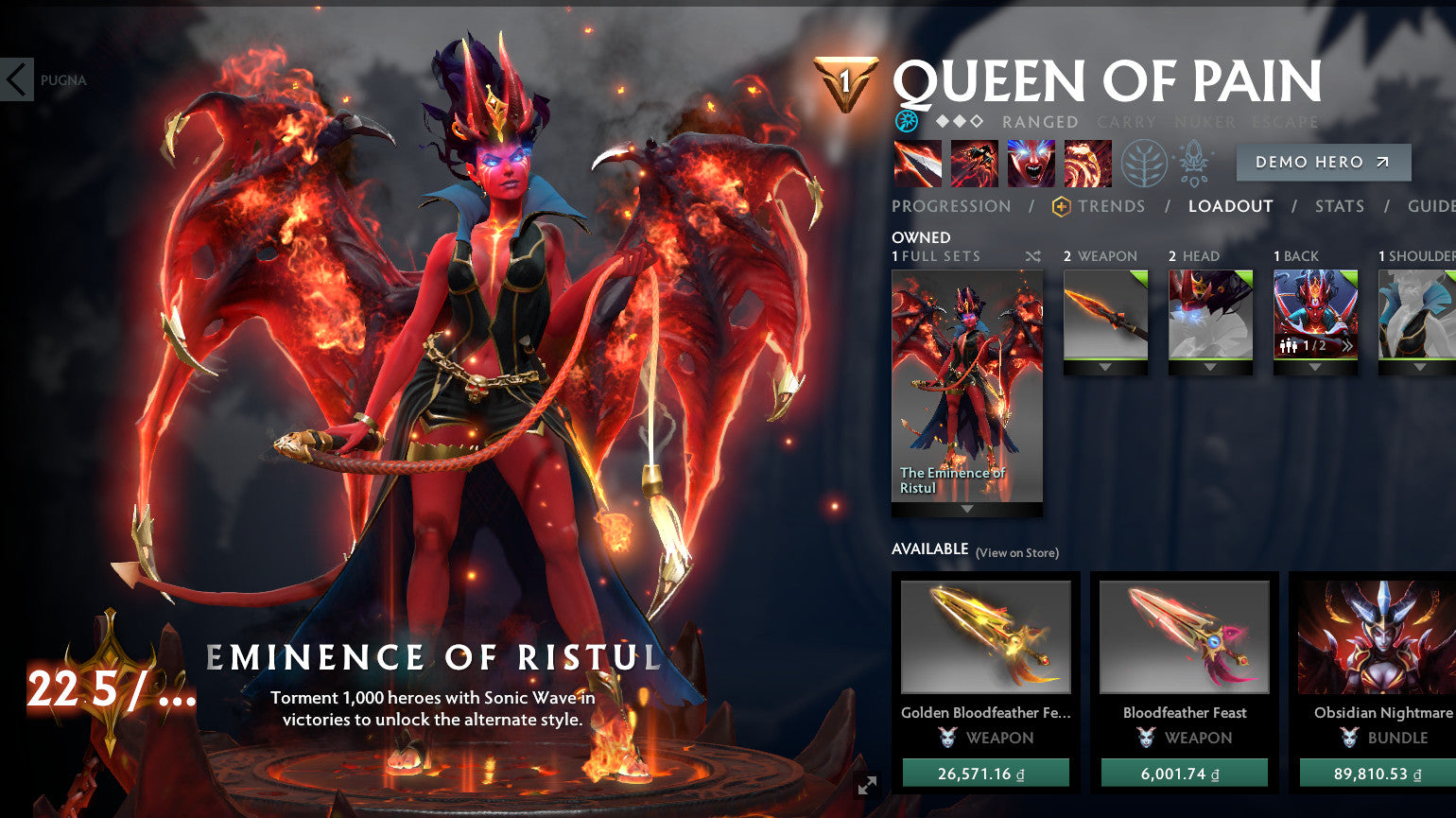Open the View on Store link

[x=1017, y=553]
